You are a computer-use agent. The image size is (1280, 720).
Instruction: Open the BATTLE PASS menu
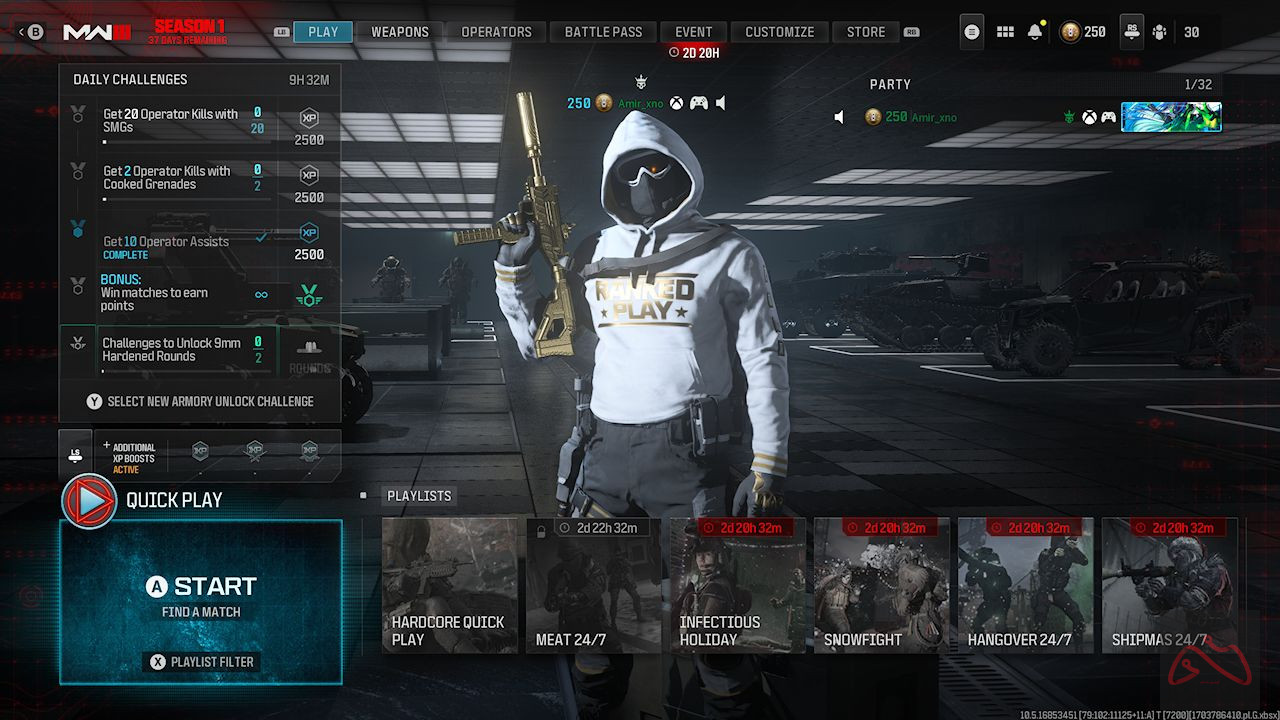(603, 31)
